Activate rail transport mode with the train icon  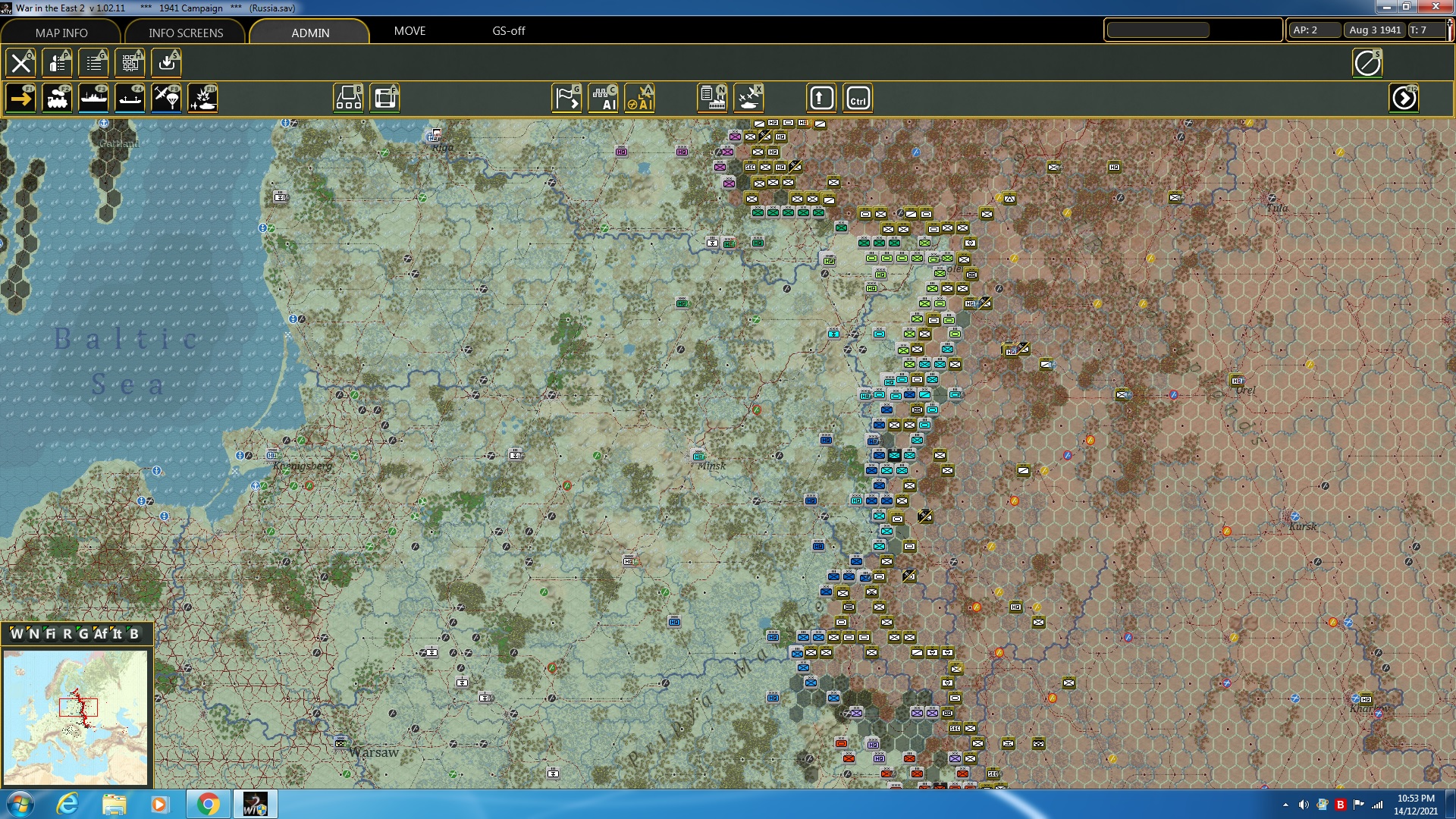coord(57,97)
